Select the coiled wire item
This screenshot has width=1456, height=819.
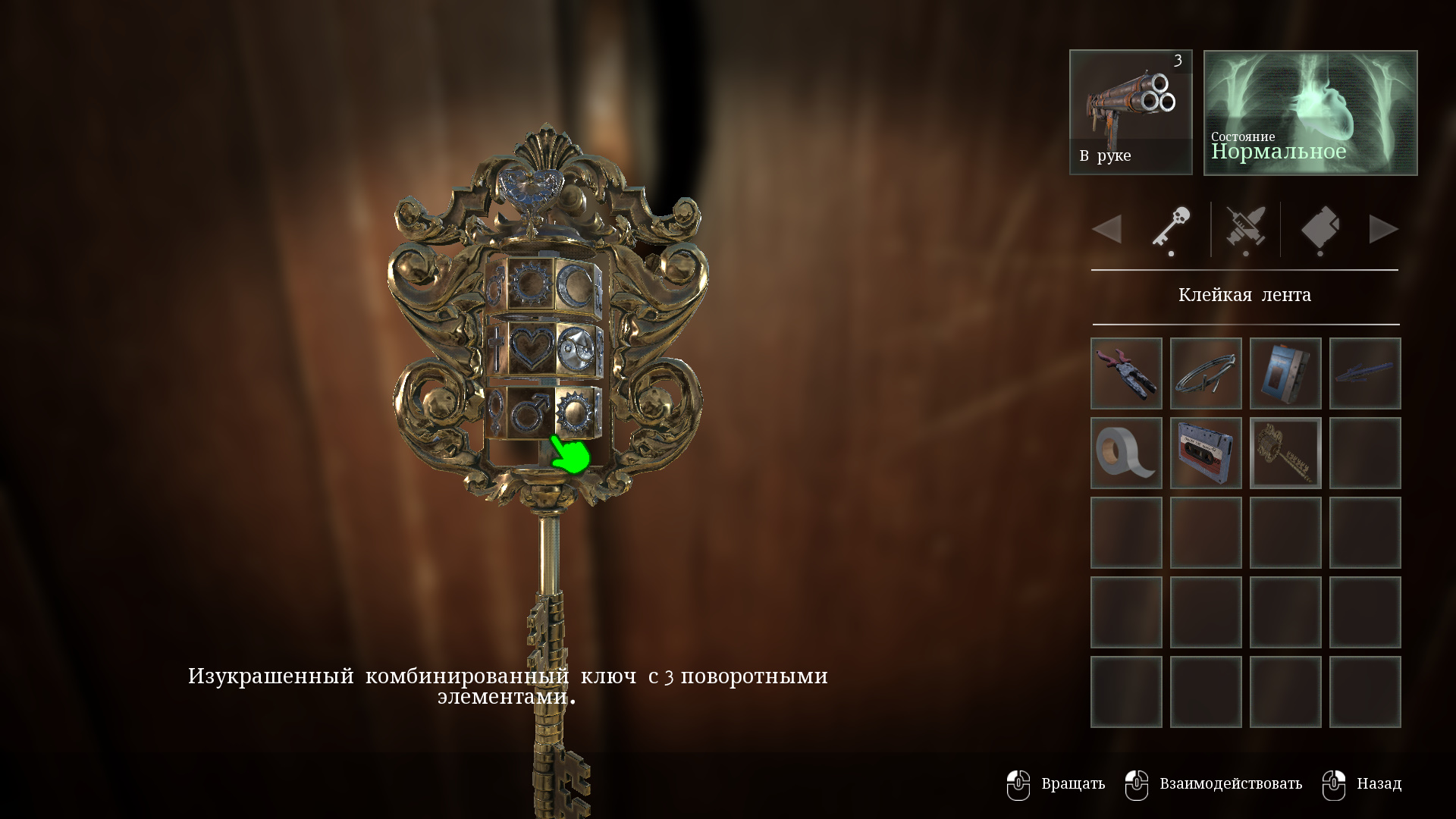(x=1206, y=373)
